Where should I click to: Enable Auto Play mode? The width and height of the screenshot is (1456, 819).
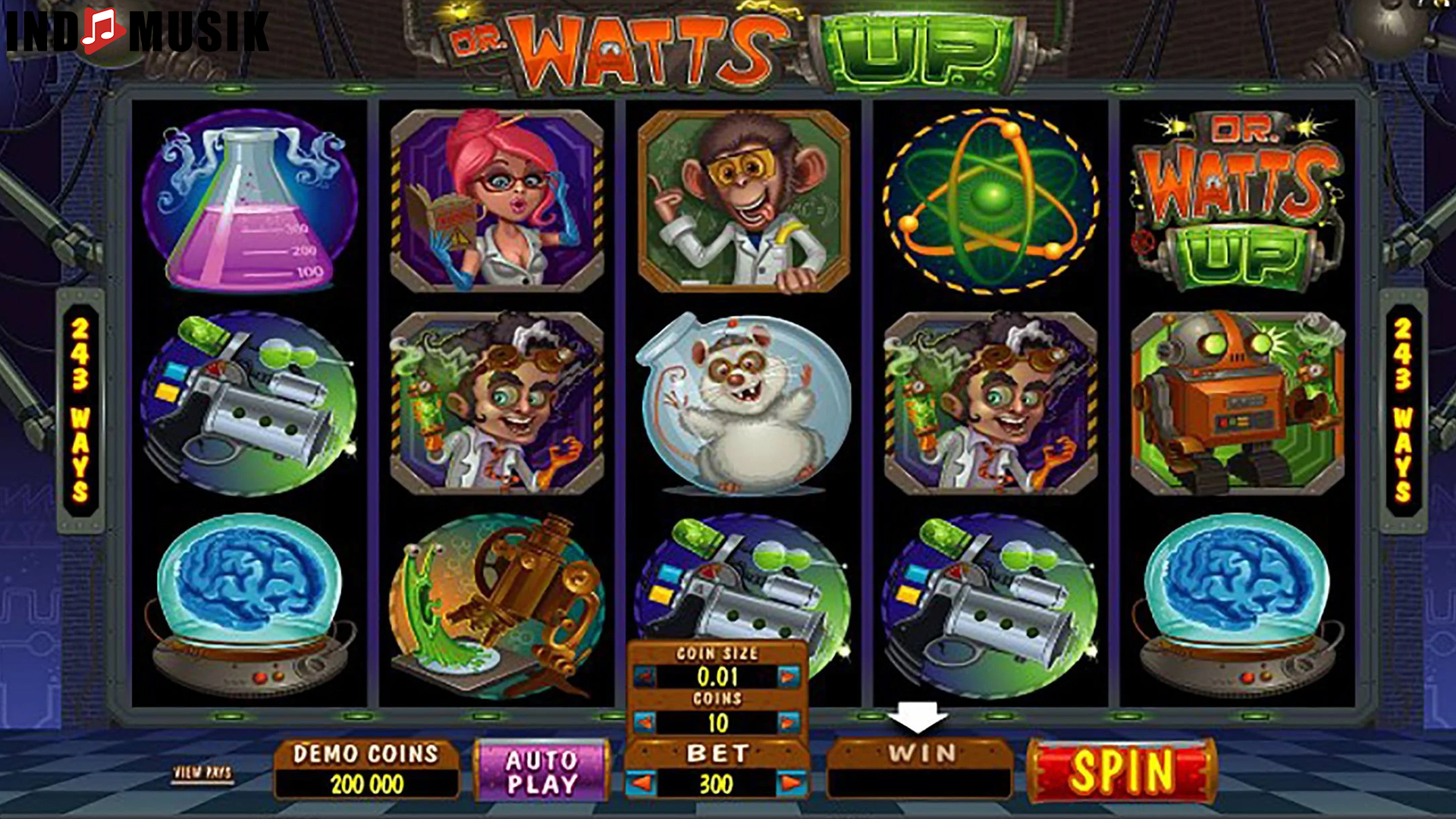[x=542, y=770]
